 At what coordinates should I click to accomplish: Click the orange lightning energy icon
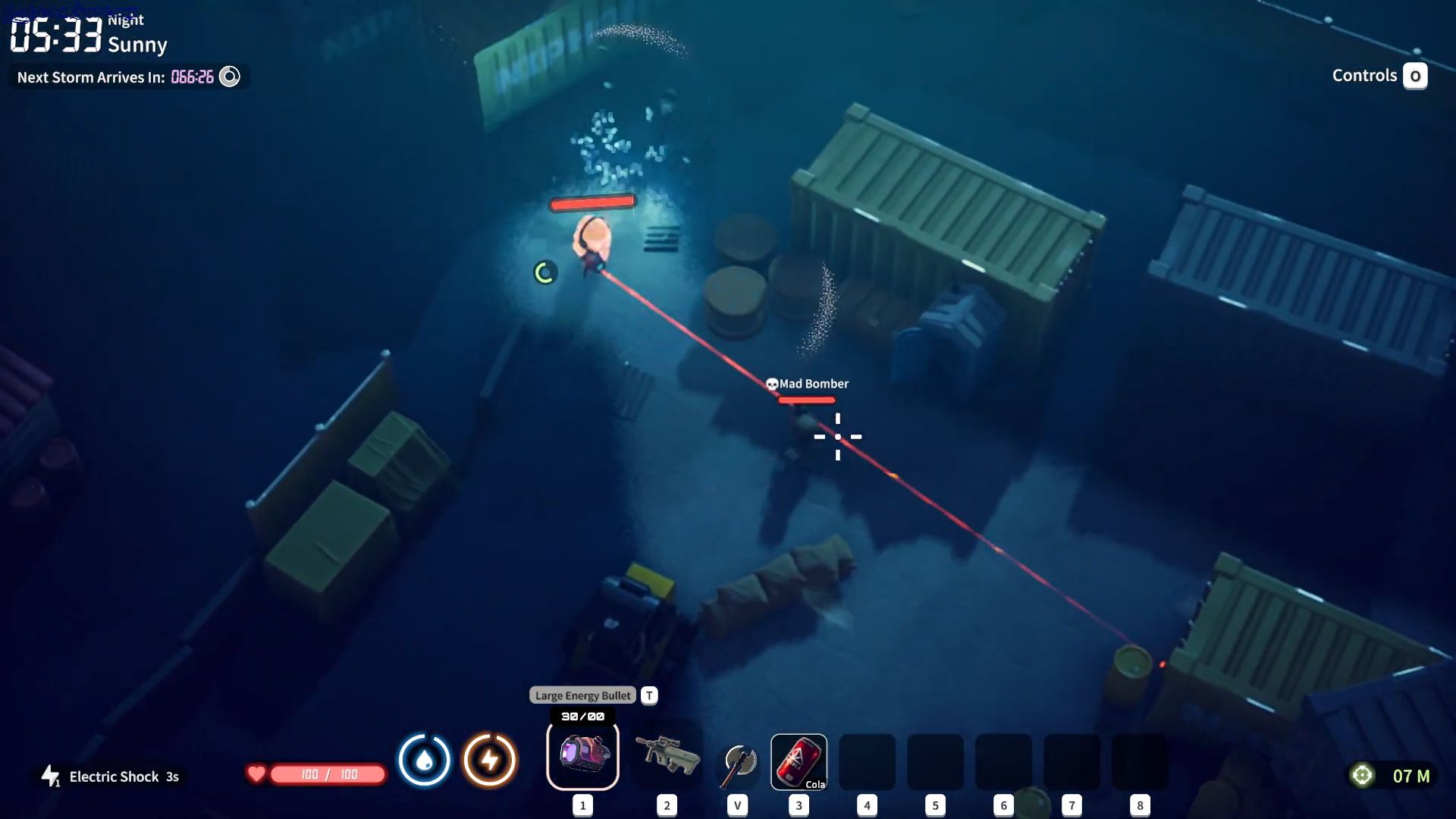tap(488, 761)
